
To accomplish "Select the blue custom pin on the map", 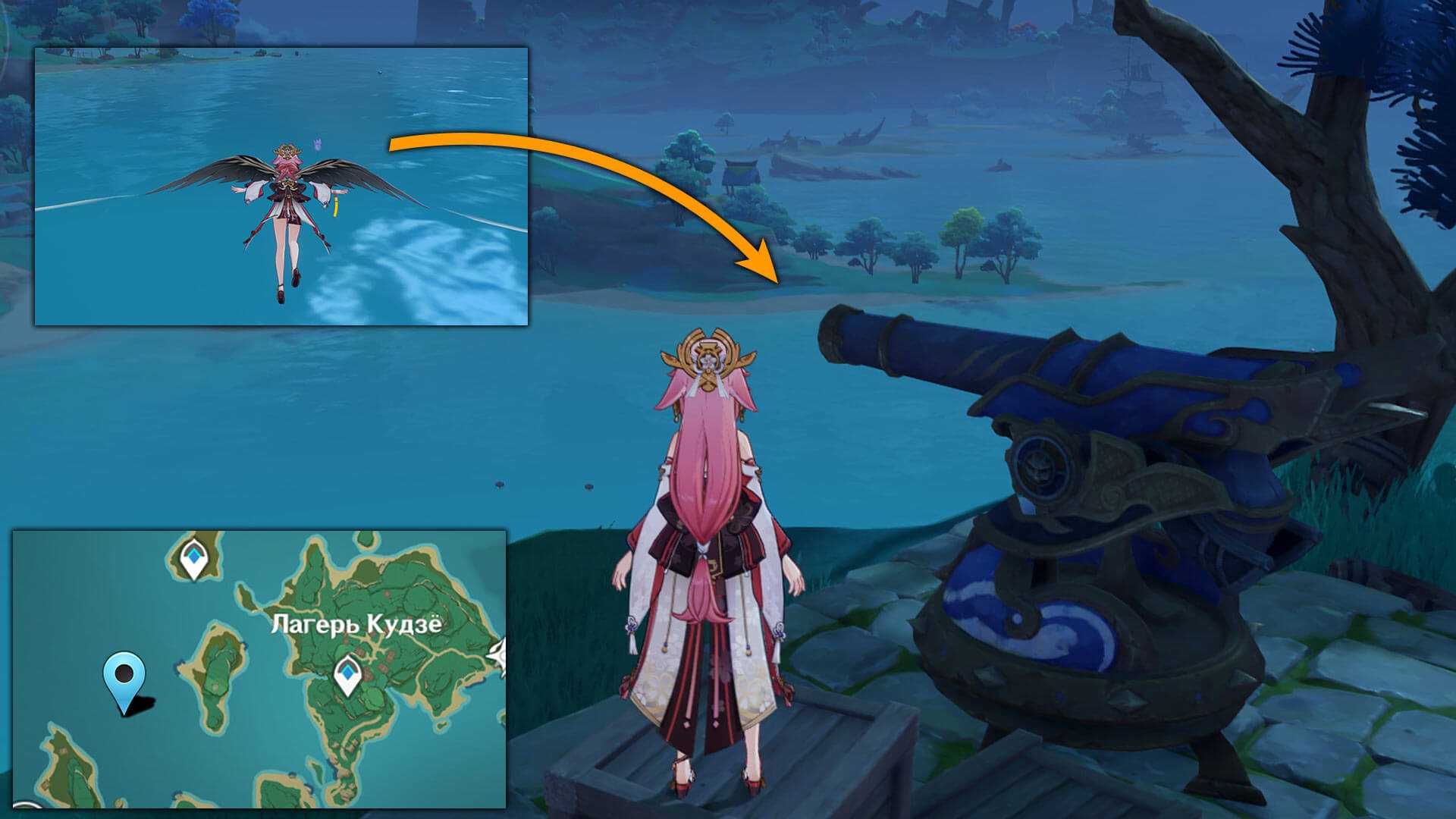I will [125, 676].
